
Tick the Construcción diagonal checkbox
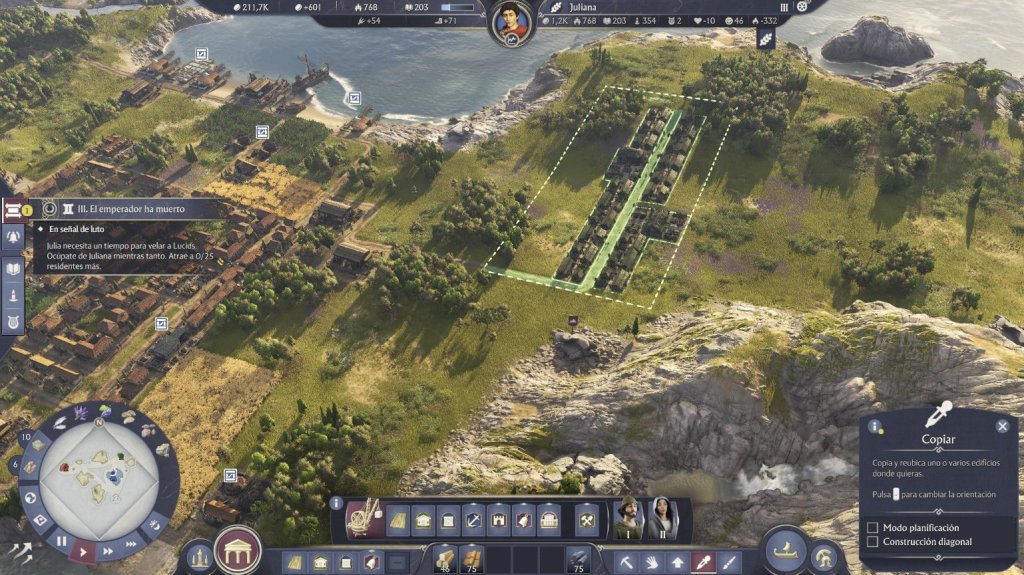tap(873, 542)
